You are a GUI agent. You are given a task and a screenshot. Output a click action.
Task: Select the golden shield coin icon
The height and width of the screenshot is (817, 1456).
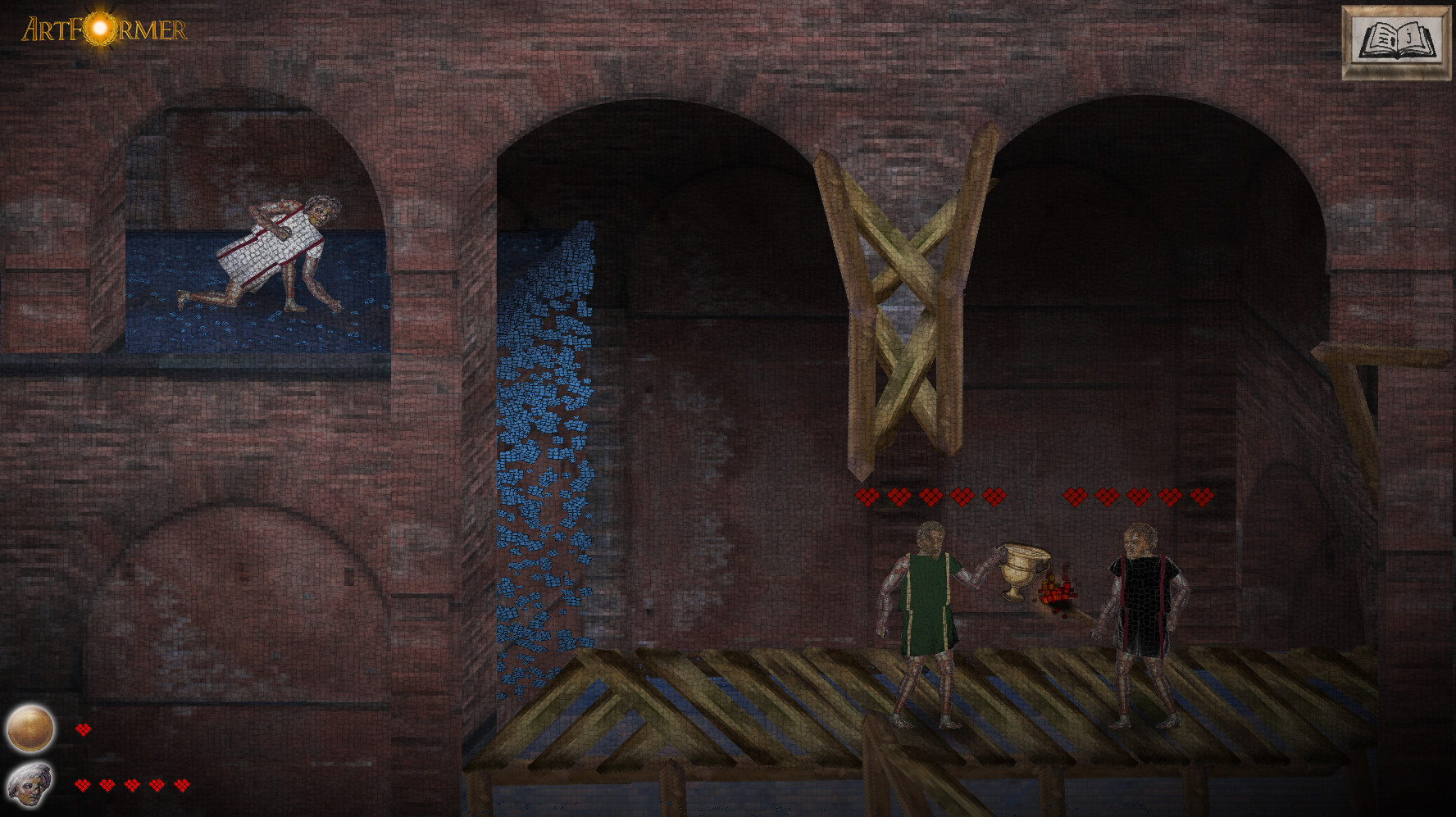coord(30,728)
